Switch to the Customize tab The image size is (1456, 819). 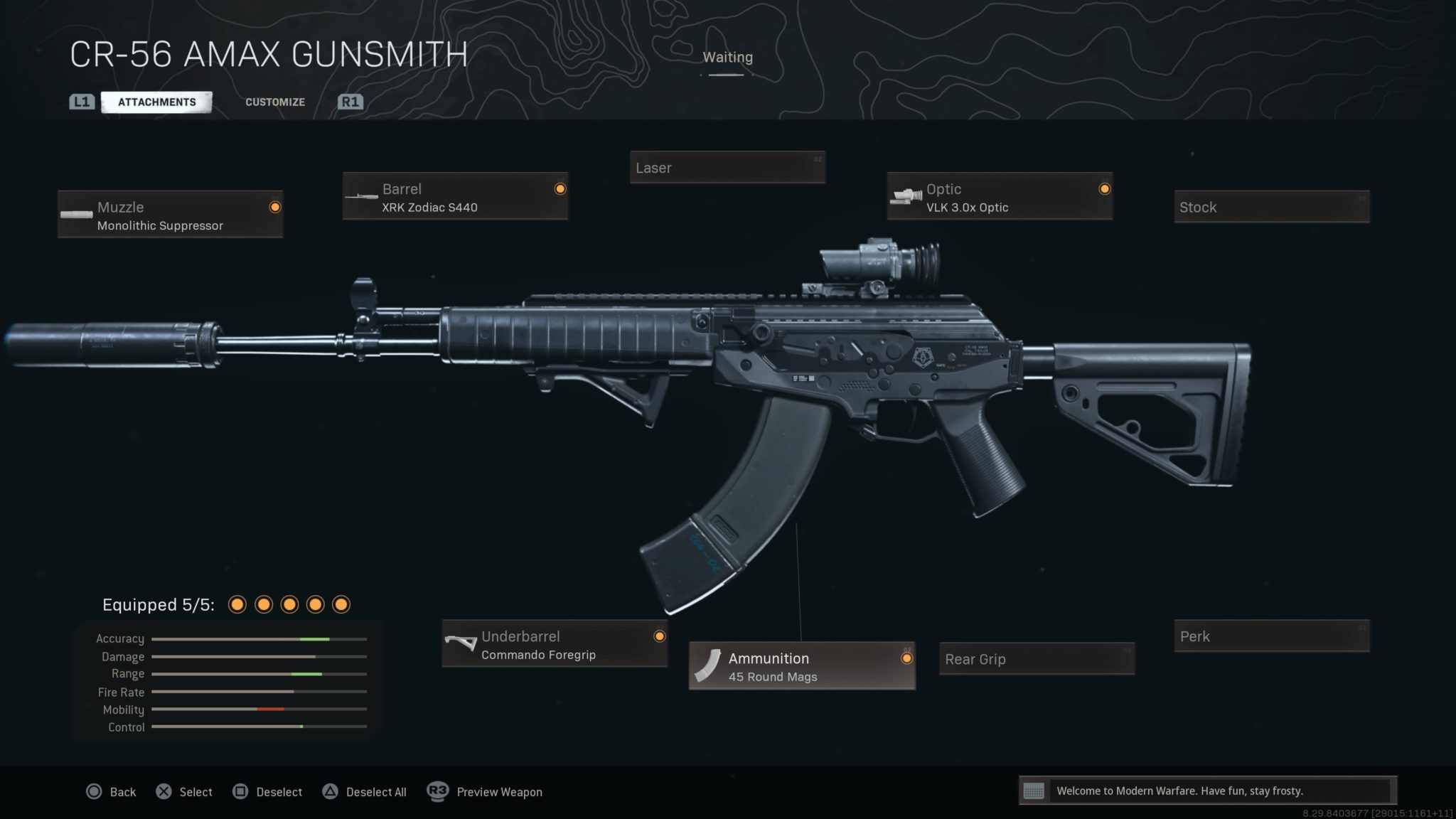coord(274,102)
